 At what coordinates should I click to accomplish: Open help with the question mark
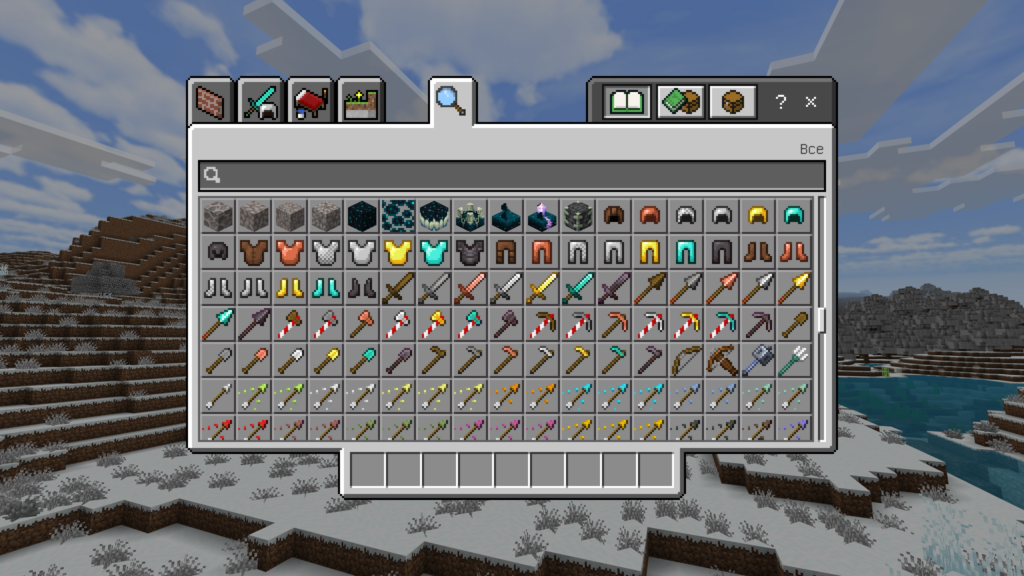click(781, 102)
